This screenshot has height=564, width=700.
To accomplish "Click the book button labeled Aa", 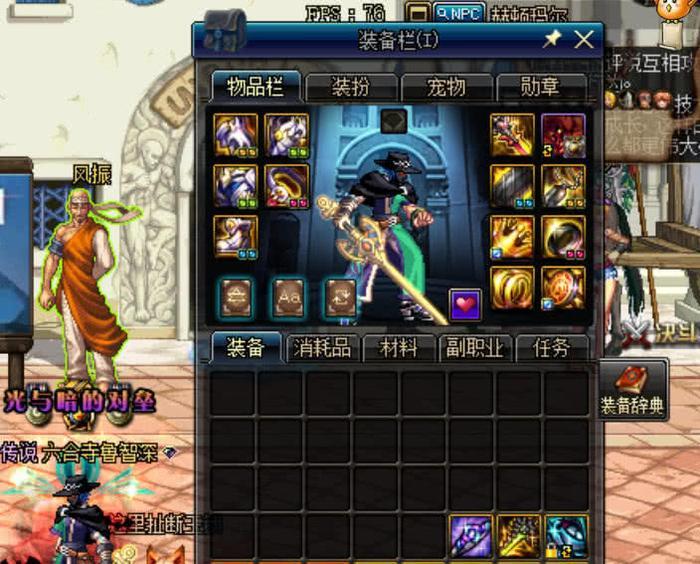I will pyautogui.click(x=288, y=297).
